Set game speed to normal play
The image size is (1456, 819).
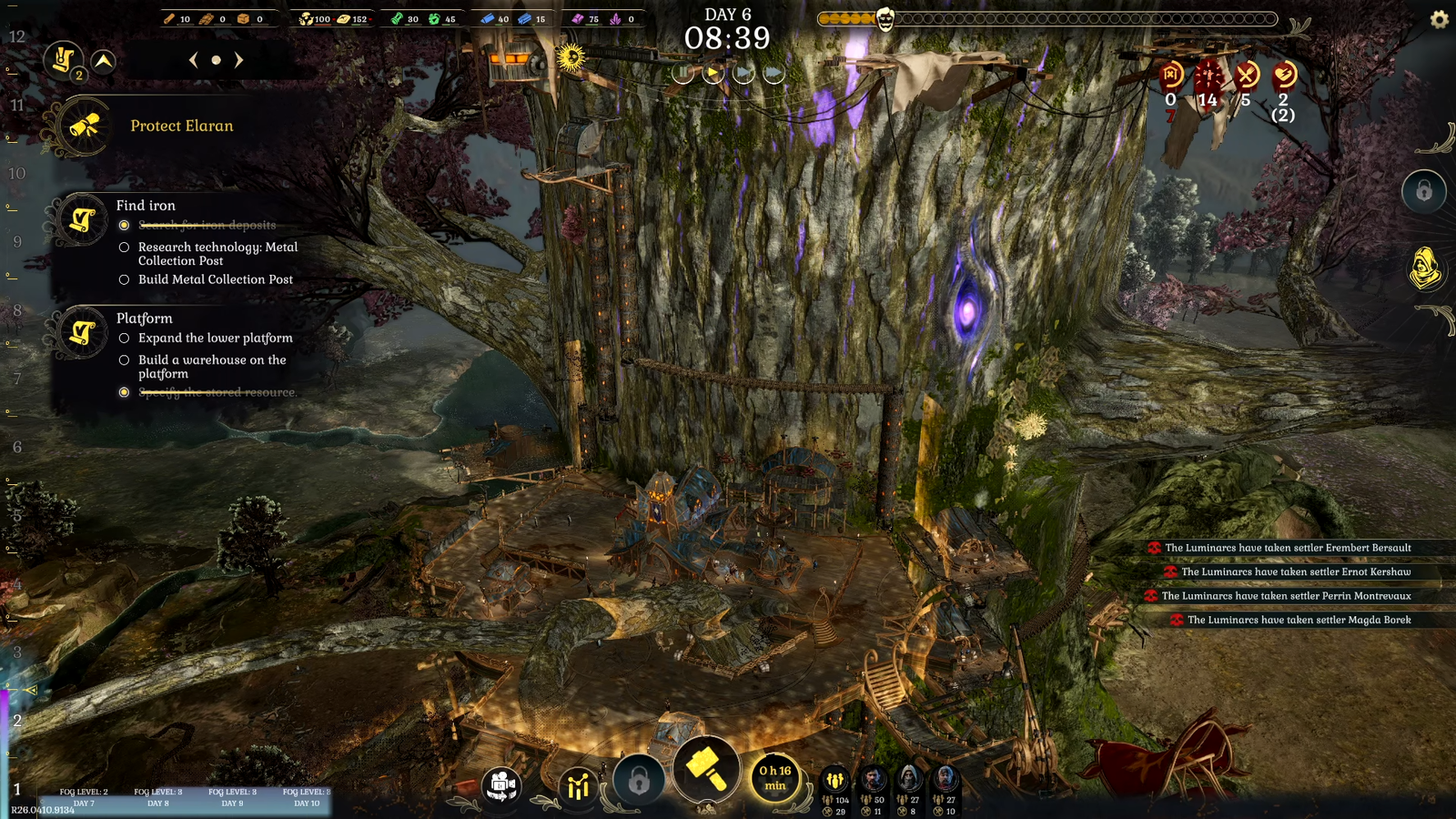[713, 73]
